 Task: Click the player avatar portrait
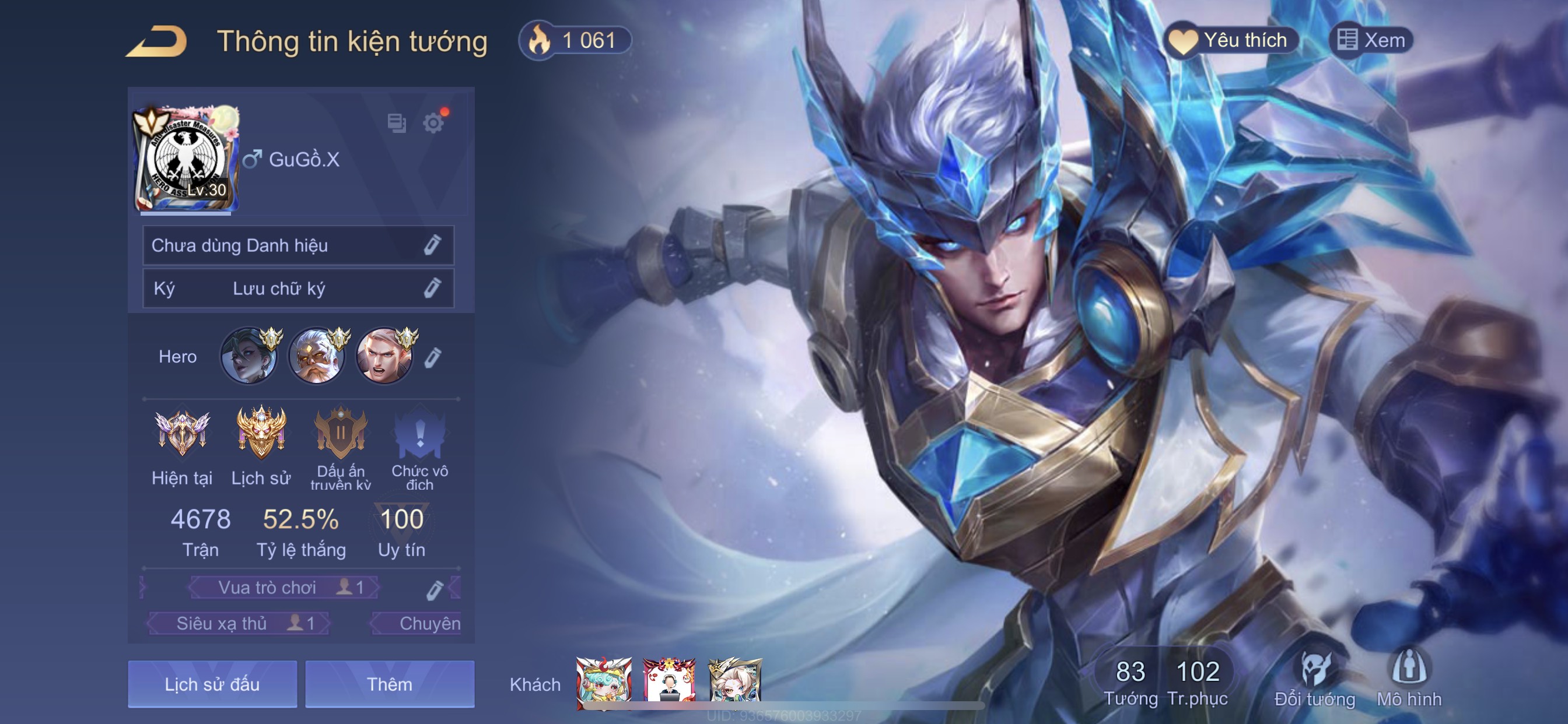pos(186,159)
